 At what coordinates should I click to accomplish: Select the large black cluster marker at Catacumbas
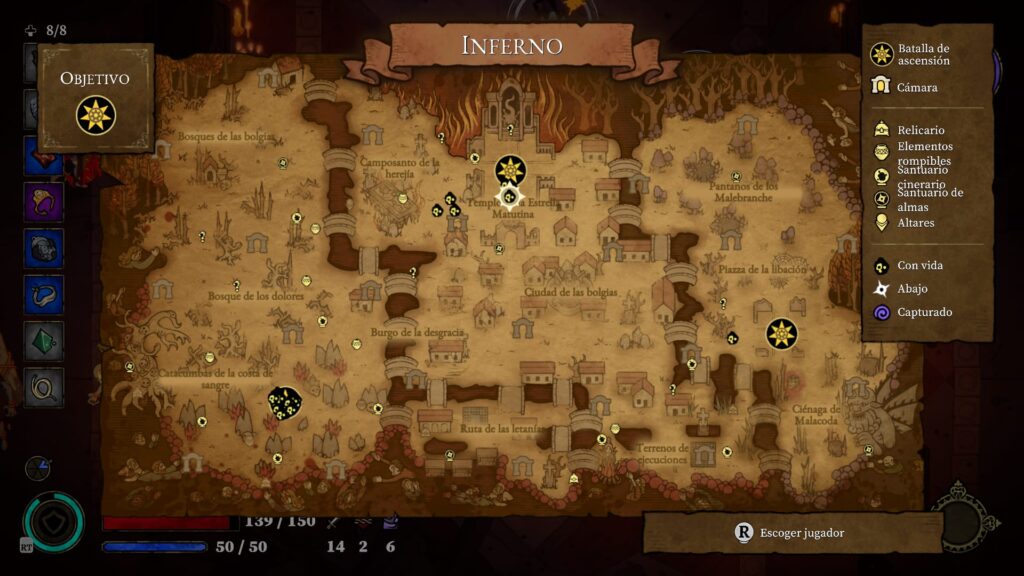pyautogui.click(x=285, y=403)
